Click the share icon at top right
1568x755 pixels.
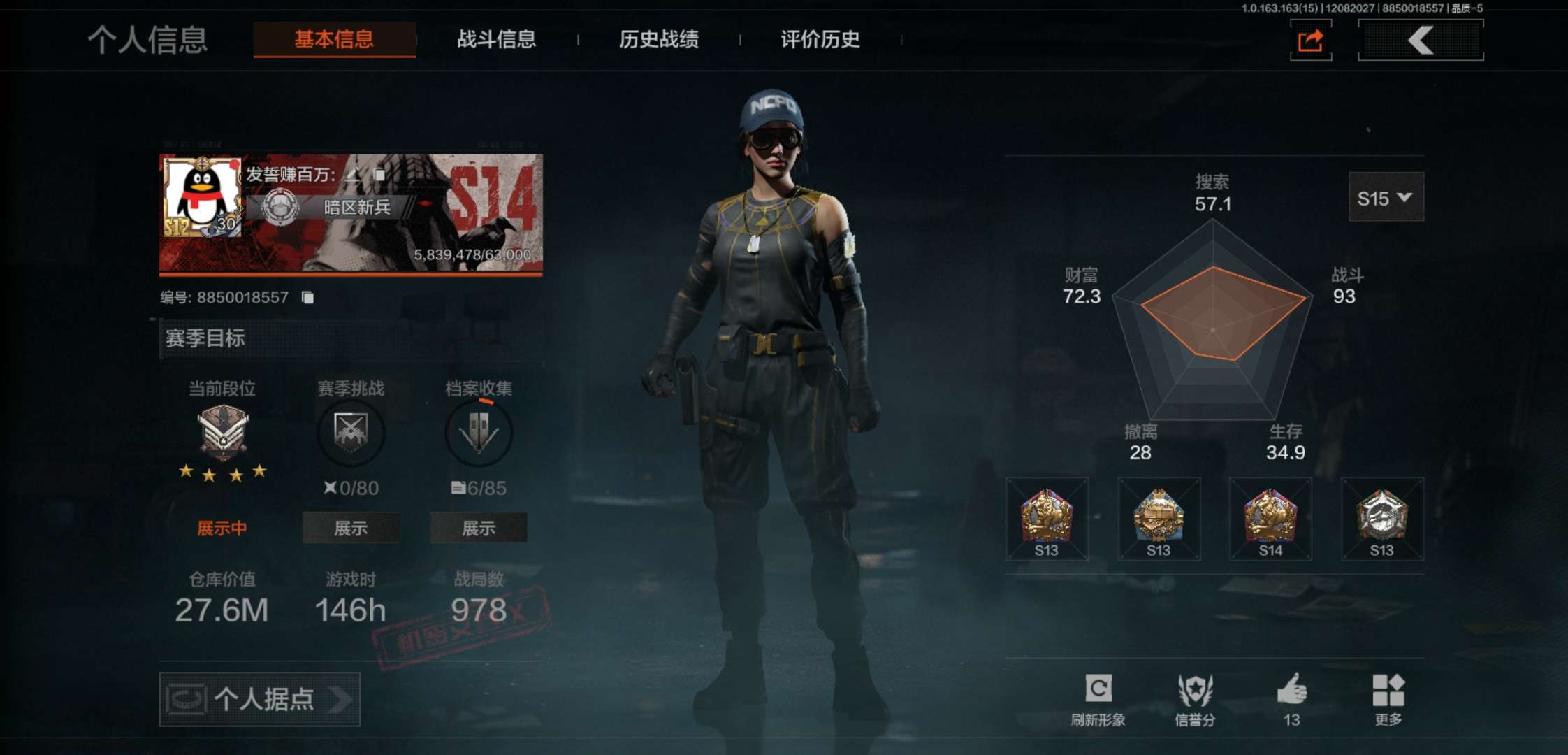1309,40
